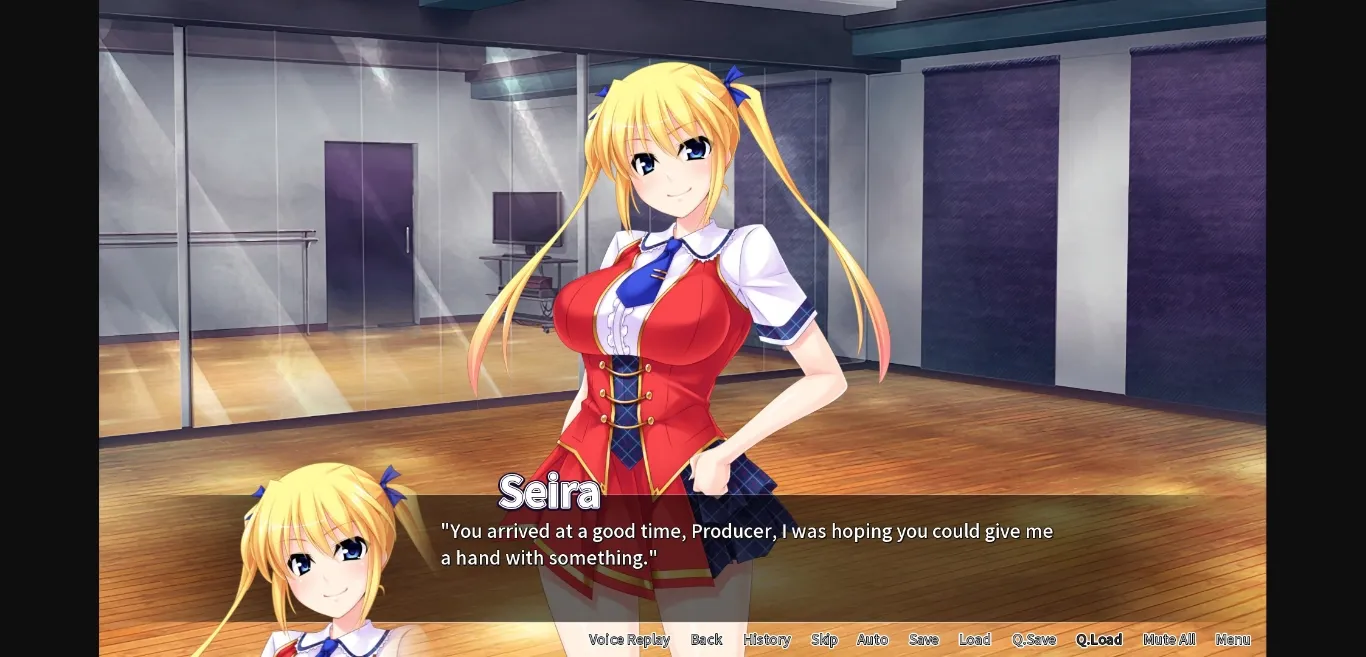Viewport: 1366px width, 657px height.
Task: Quick load with Q.Load
Action: click(1099, 640)
